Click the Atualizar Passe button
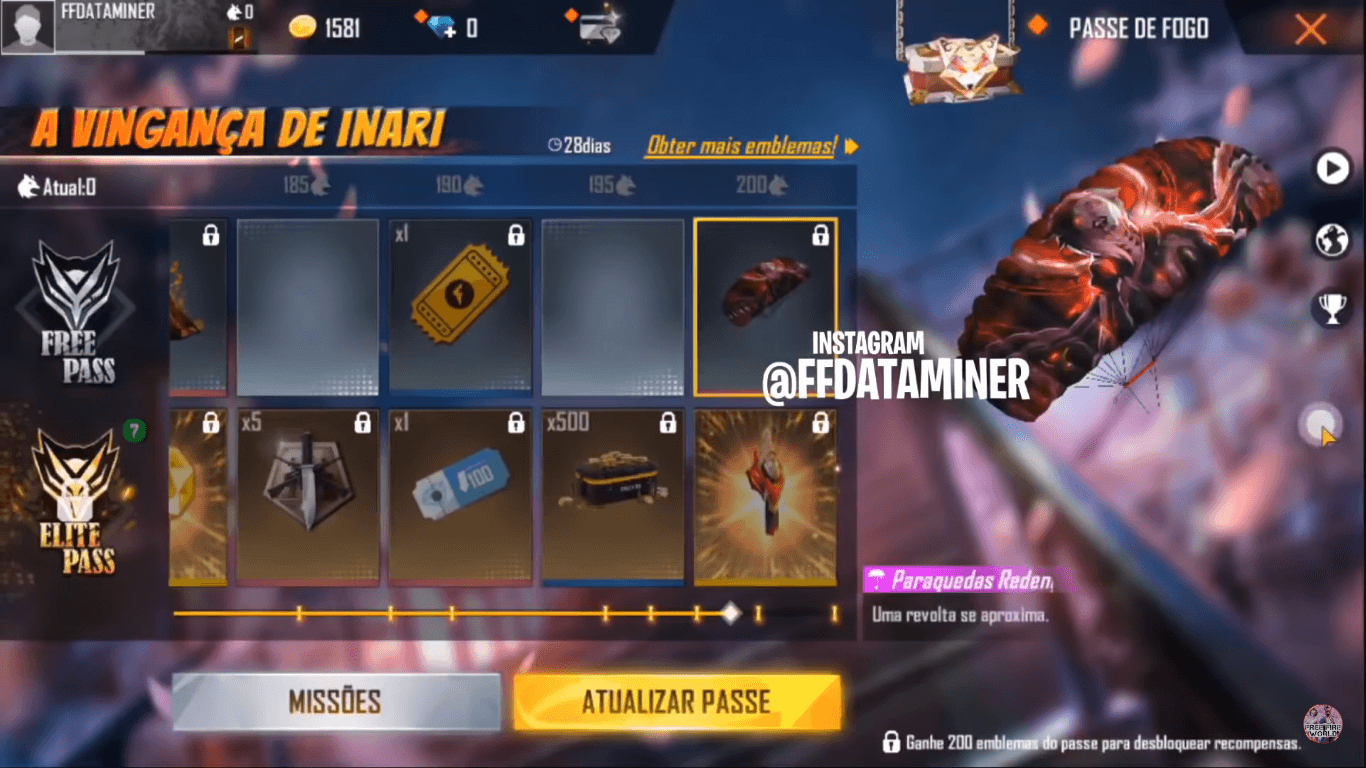 pos(676,702)
